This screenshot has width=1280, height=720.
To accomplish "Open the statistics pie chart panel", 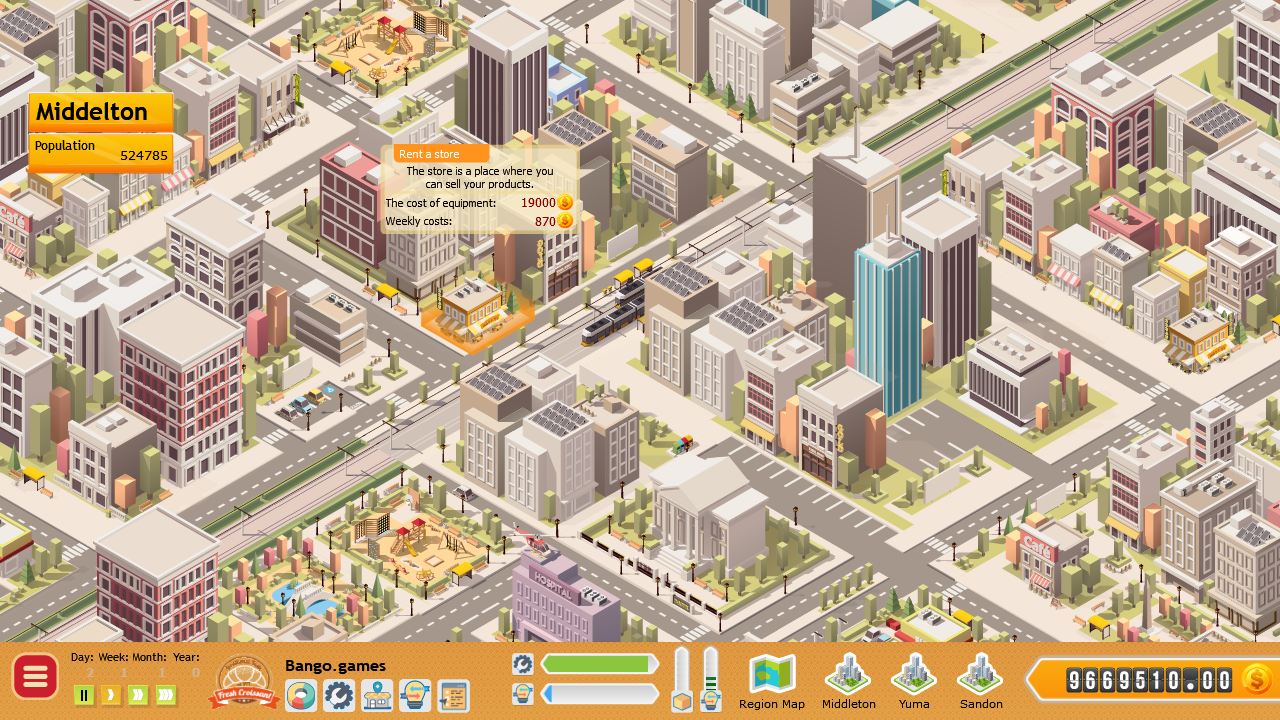I will pos(300,694).
